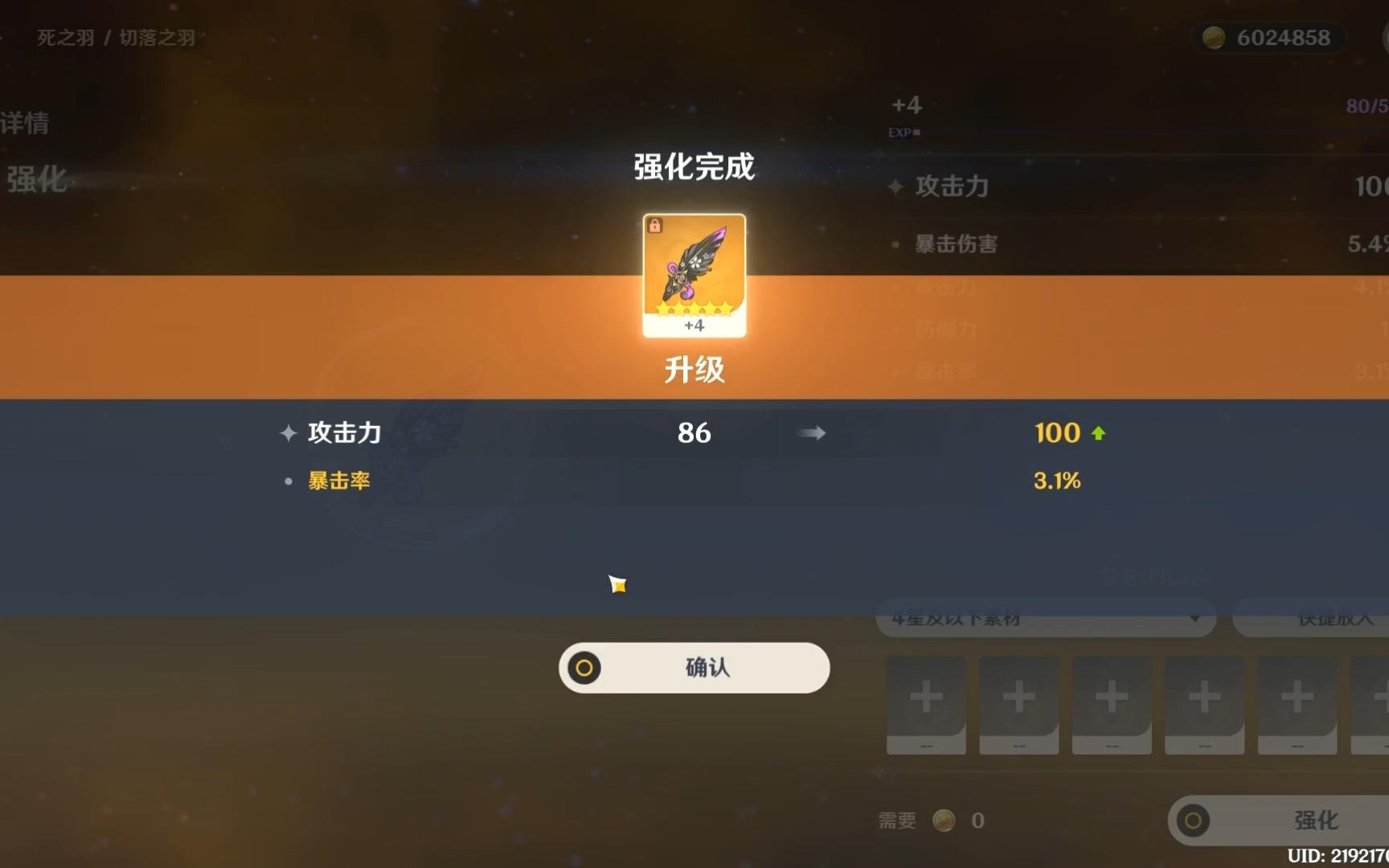
Task: Click the first empty + material slot
Action: [926, 705]
